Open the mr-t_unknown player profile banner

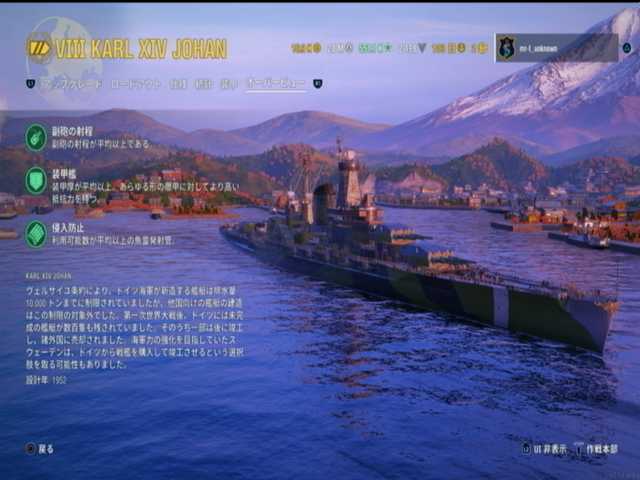556,48
